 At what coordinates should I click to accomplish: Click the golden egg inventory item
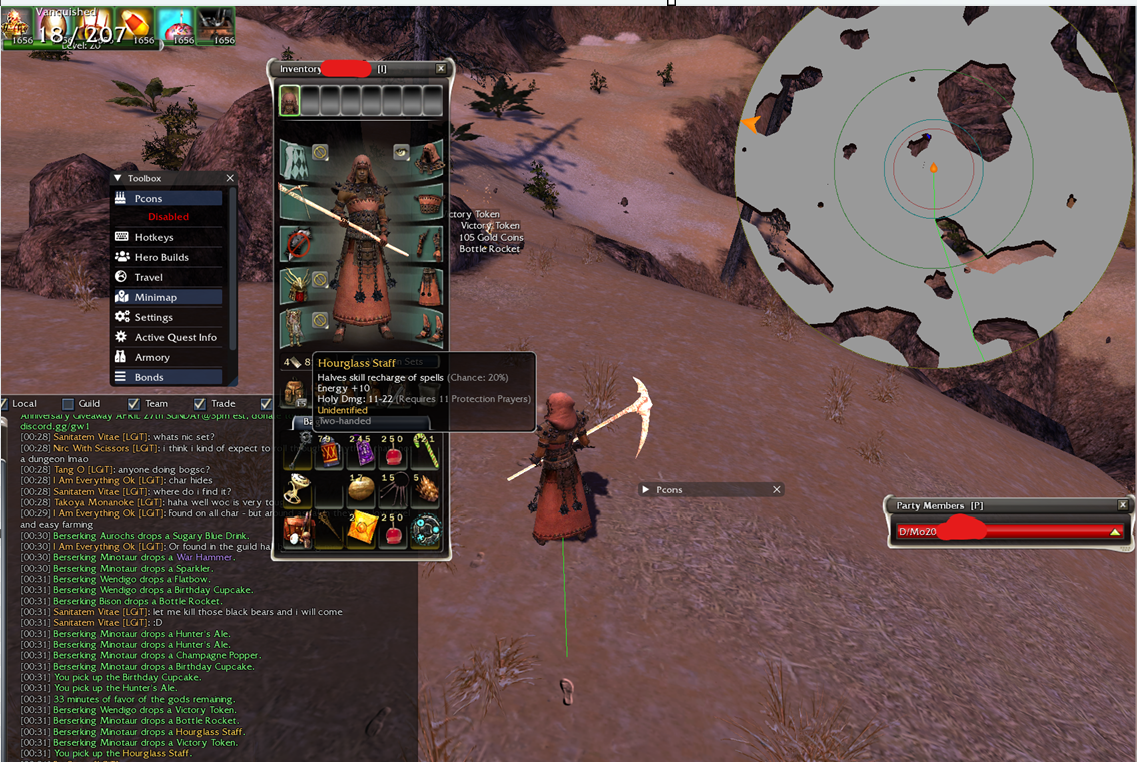coord(361,490)
